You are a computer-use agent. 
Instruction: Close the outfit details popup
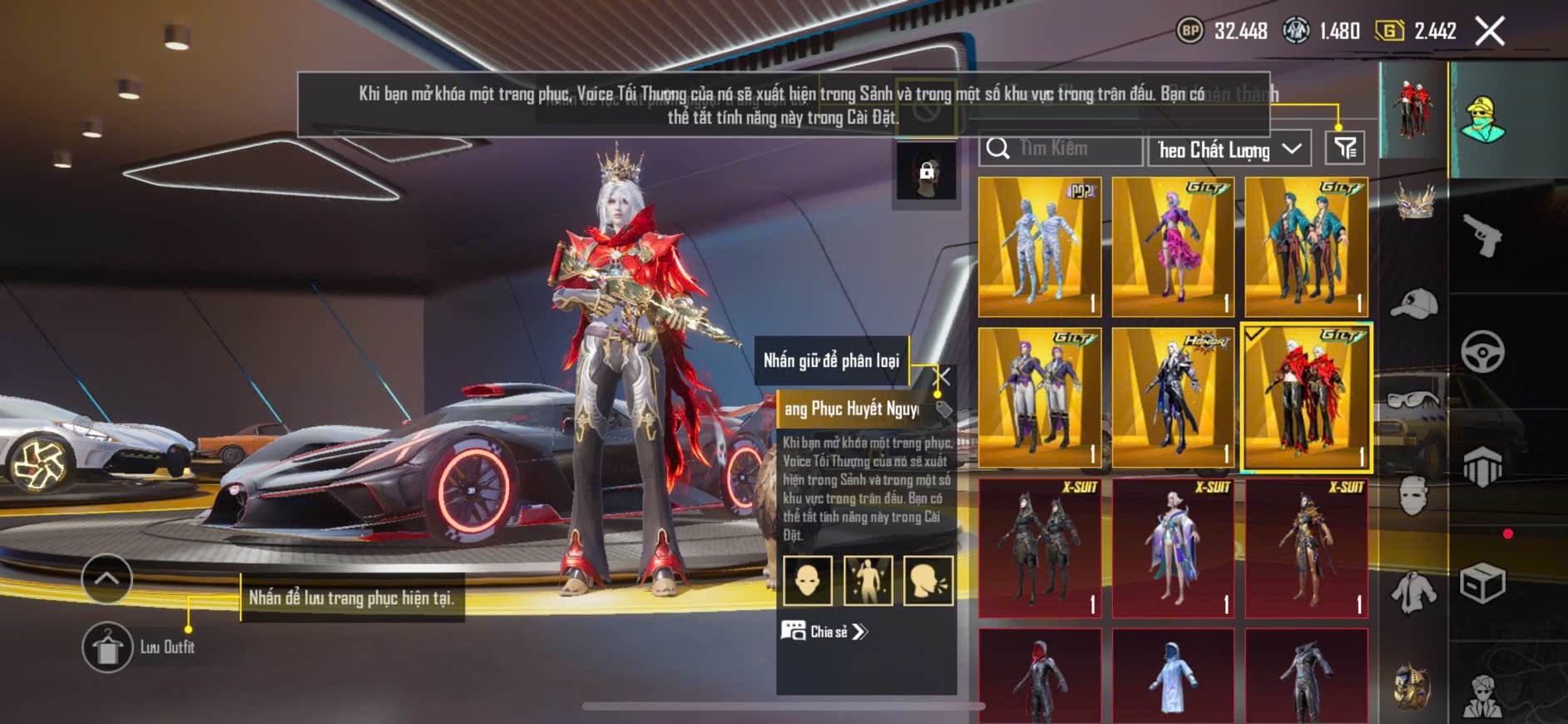944,376
